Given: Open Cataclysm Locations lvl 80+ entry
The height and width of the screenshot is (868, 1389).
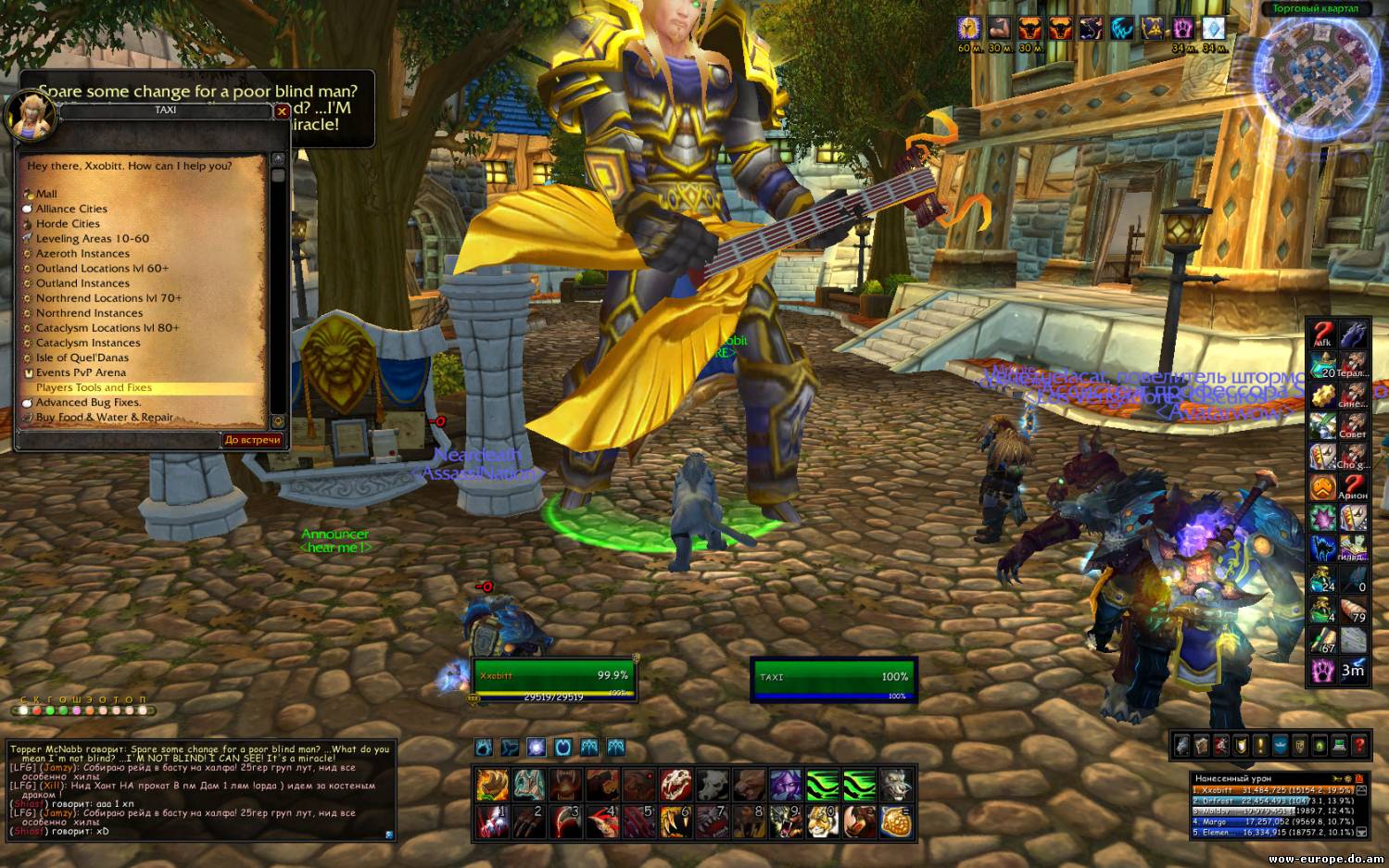Looking at the screenshot, I should click(x=107, y=328).
